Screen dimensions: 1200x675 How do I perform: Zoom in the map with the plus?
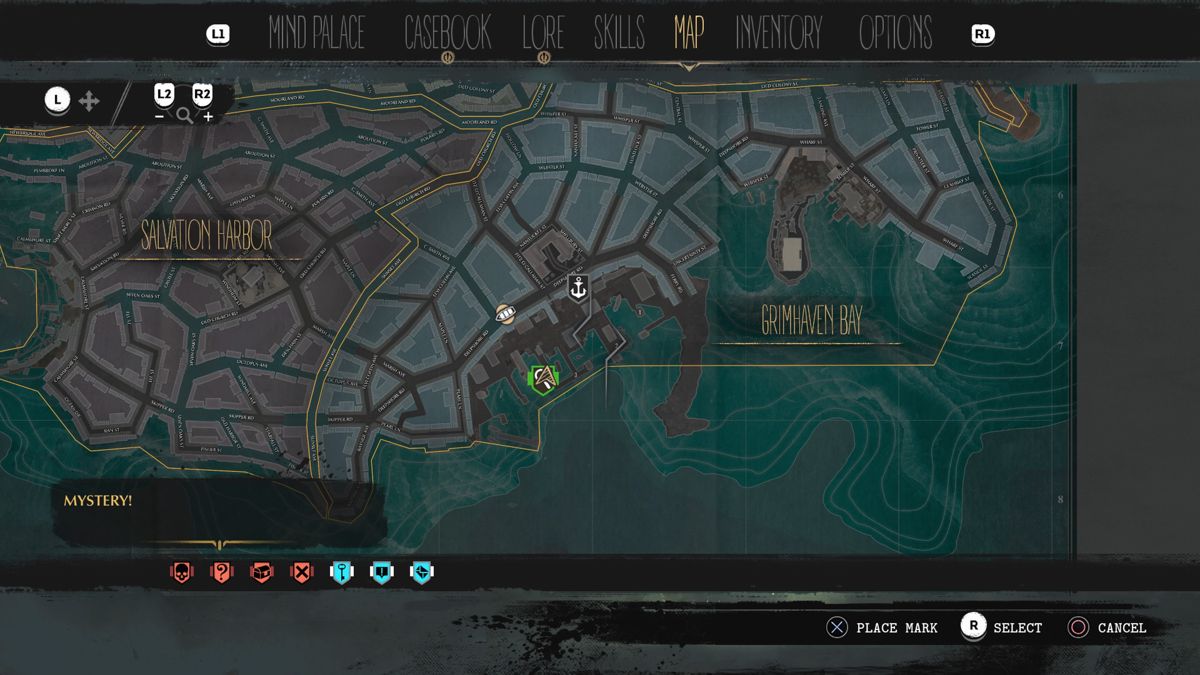tap(203, 103)
